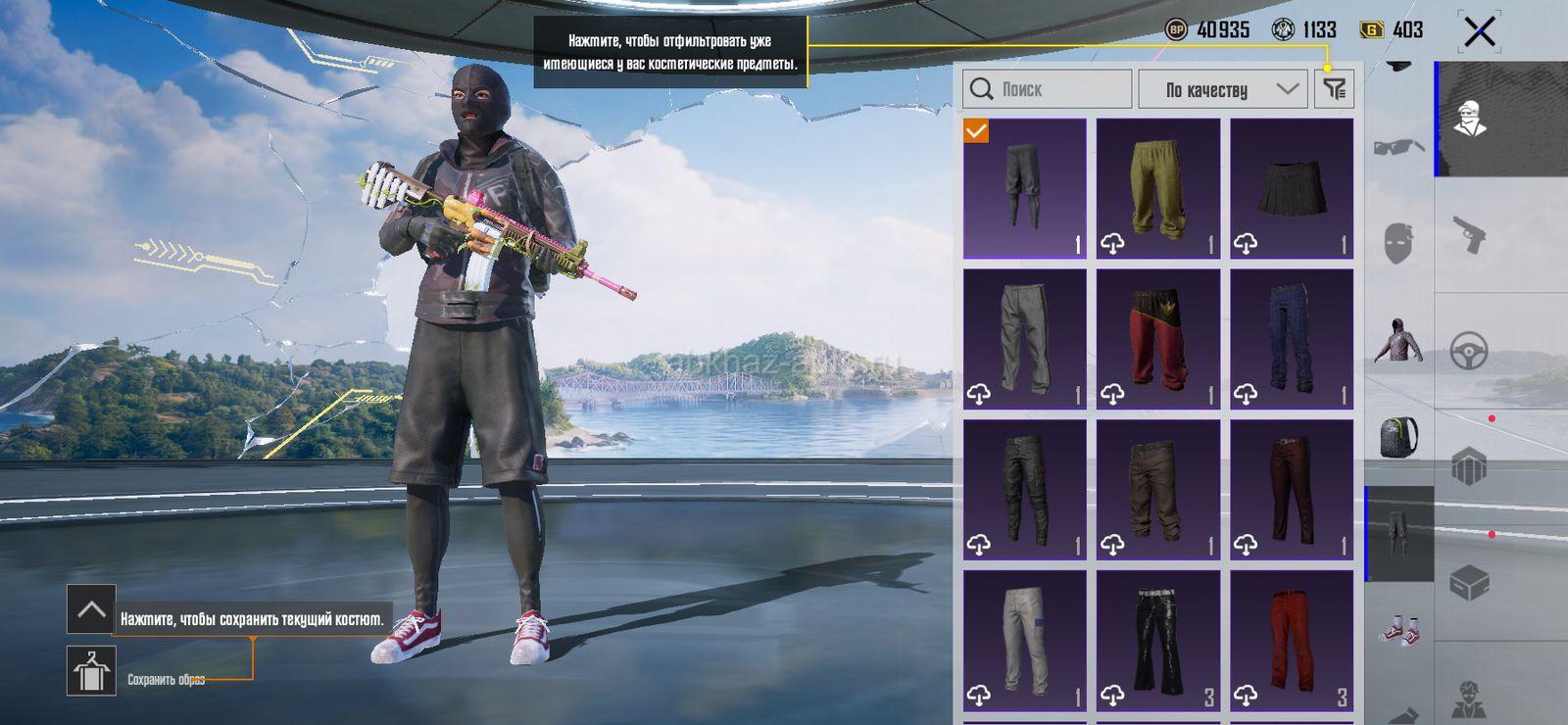Image resolution: width=1568 pixels, height=725 pixels.
Task: Open the sunglasses category
Action: click(x=1398, y=148)
